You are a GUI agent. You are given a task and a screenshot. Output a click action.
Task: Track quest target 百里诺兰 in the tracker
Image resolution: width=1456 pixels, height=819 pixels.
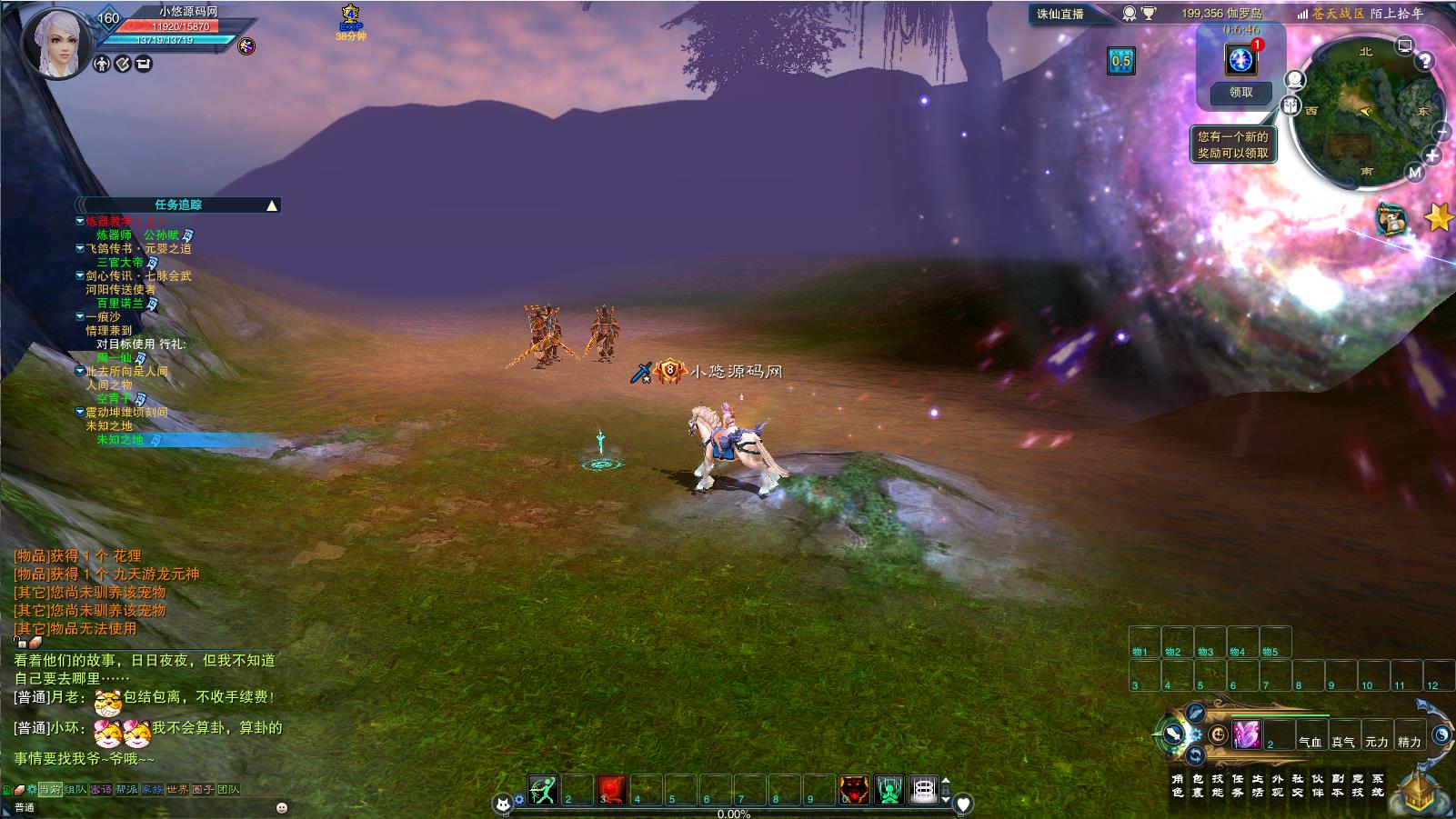120,304
